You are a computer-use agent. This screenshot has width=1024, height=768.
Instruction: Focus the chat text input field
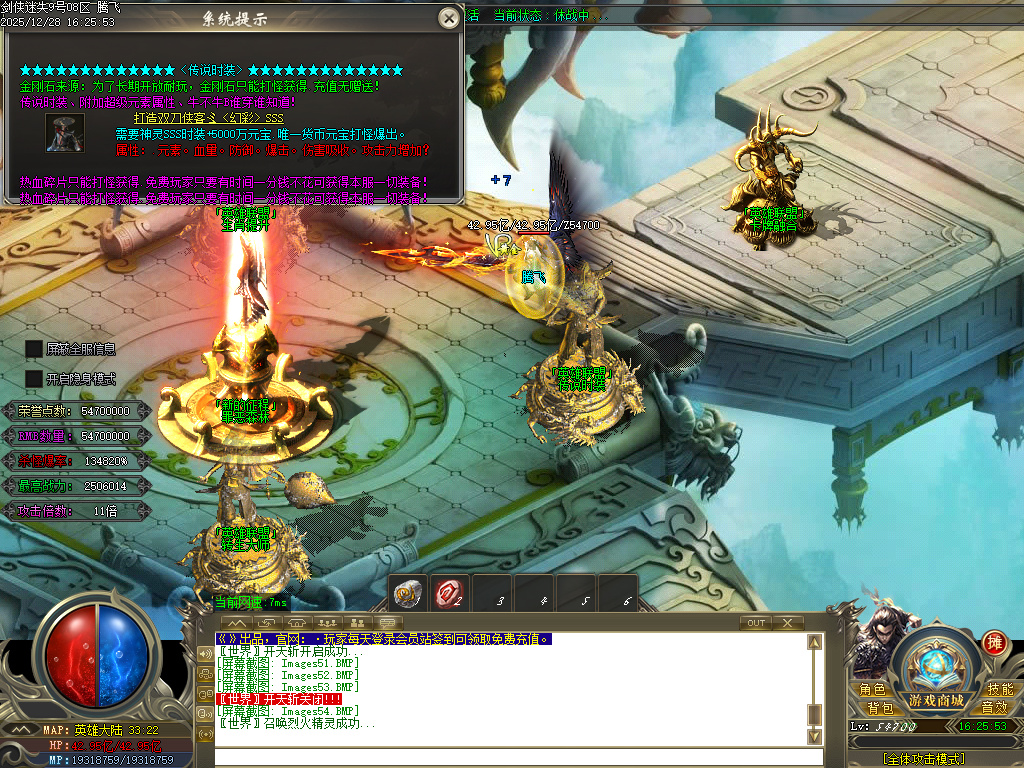(510, 756)
